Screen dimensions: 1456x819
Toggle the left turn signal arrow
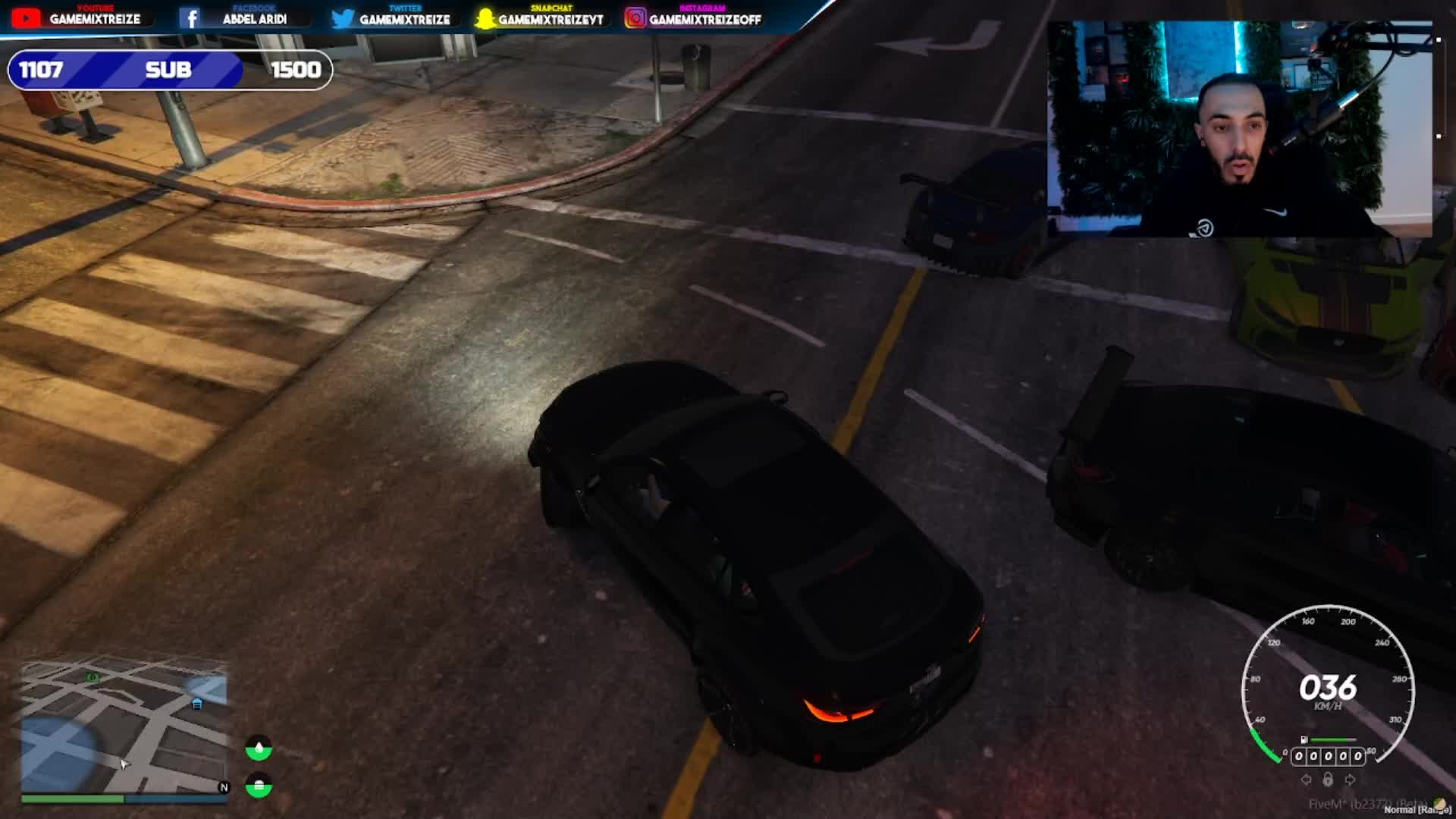point(1306,780)
